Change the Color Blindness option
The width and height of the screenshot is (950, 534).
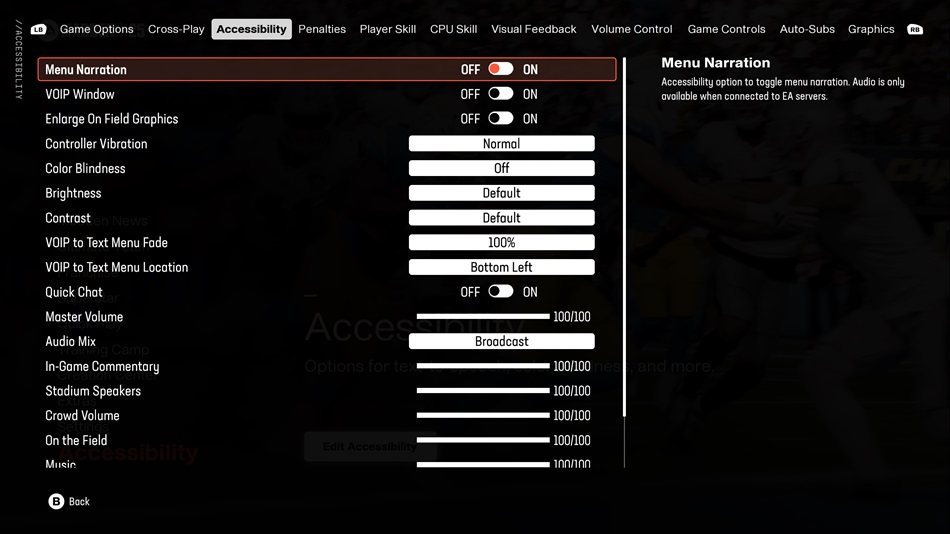[501, 168]
